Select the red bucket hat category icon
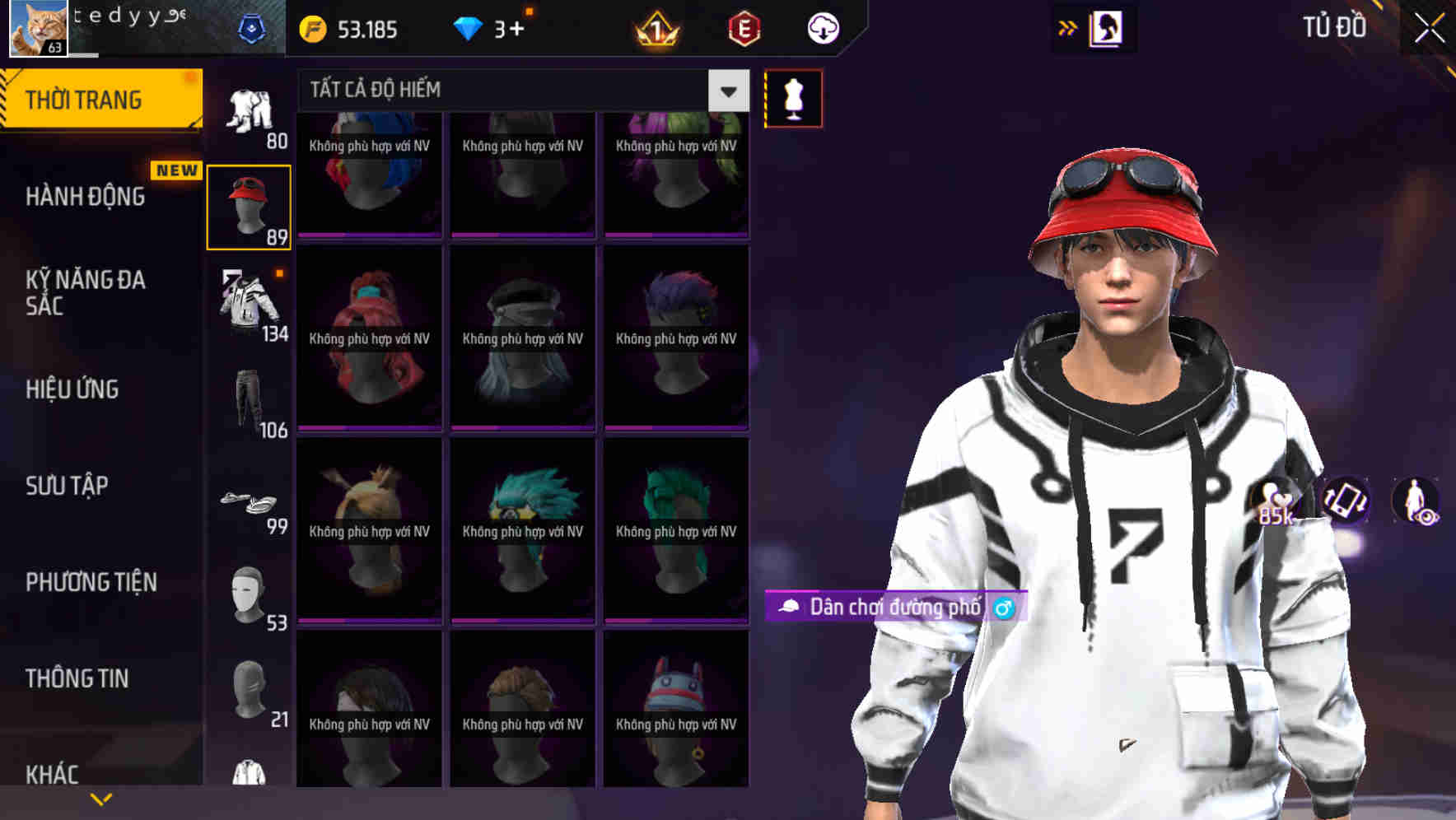 coord(250,204)
